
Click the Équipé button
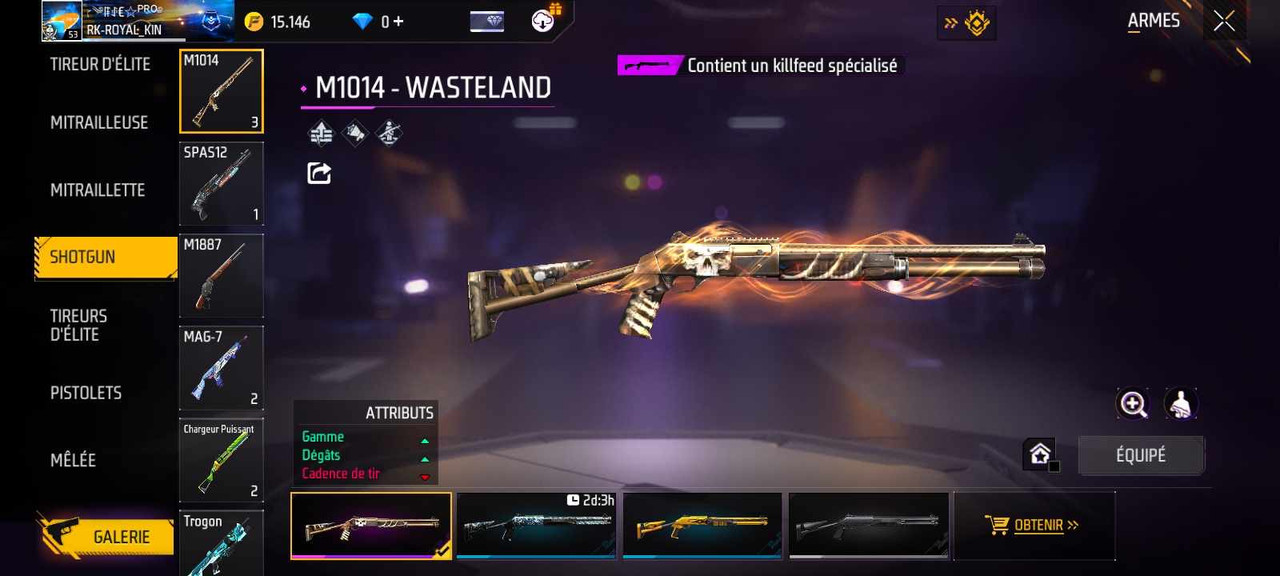click(x=1141, y=456)
